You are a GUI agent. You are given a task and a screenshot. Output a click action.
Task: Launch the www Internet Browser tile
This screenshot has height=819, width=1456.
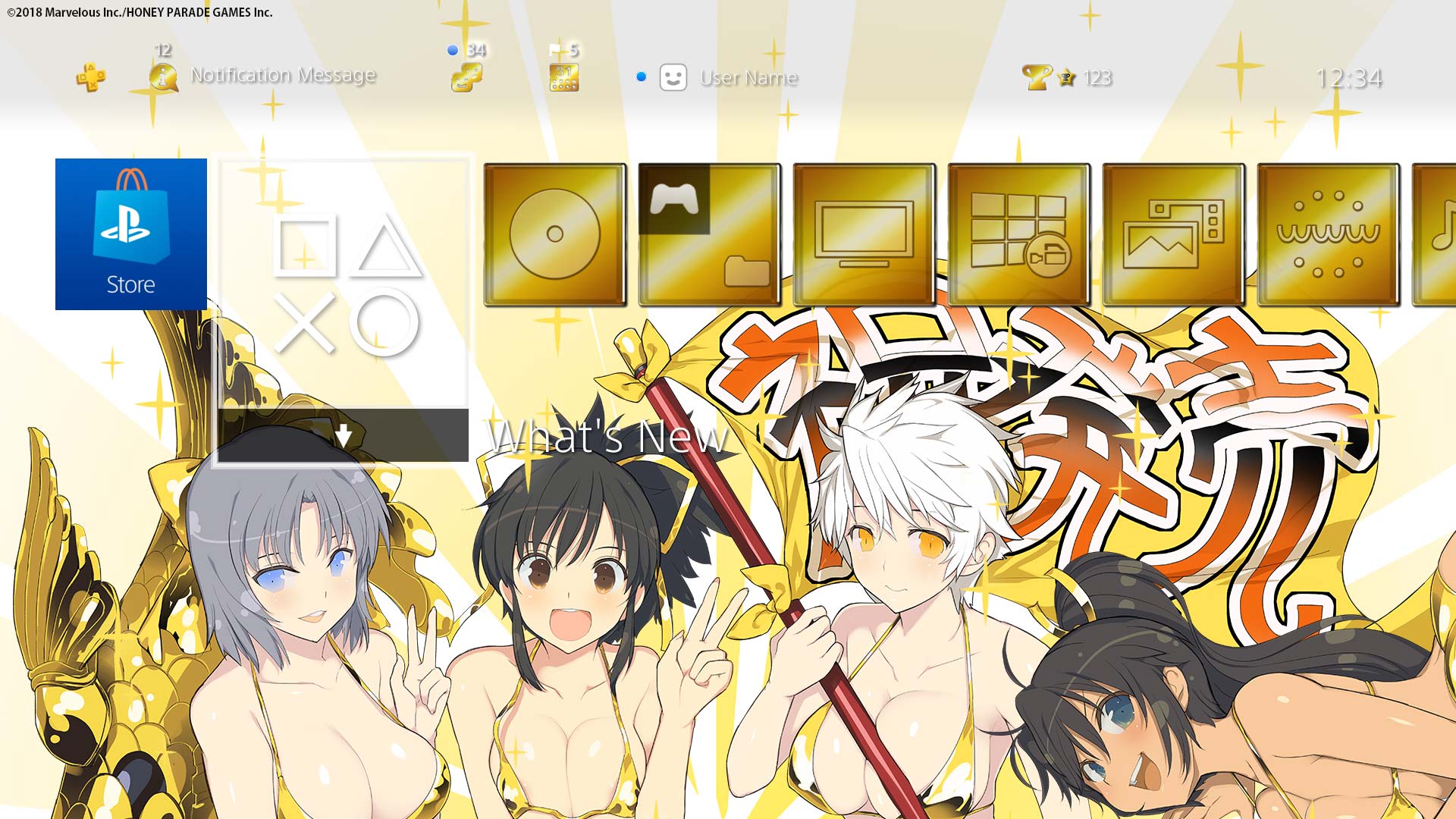pos(1329,234)
